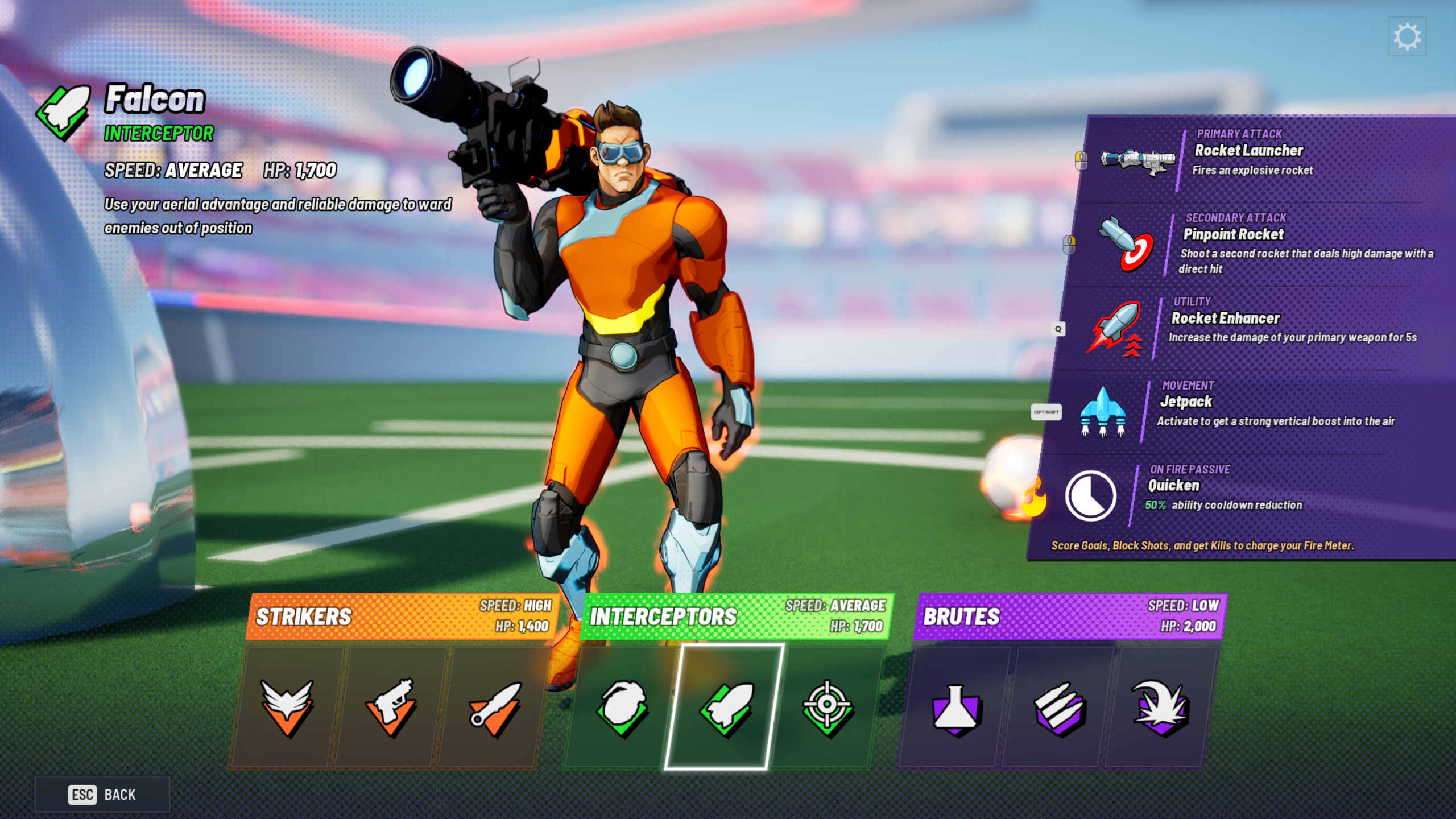Click the Rocket Enhancer utility icon
Viewport: 1456px width, 819px height.
(1118, 330)
